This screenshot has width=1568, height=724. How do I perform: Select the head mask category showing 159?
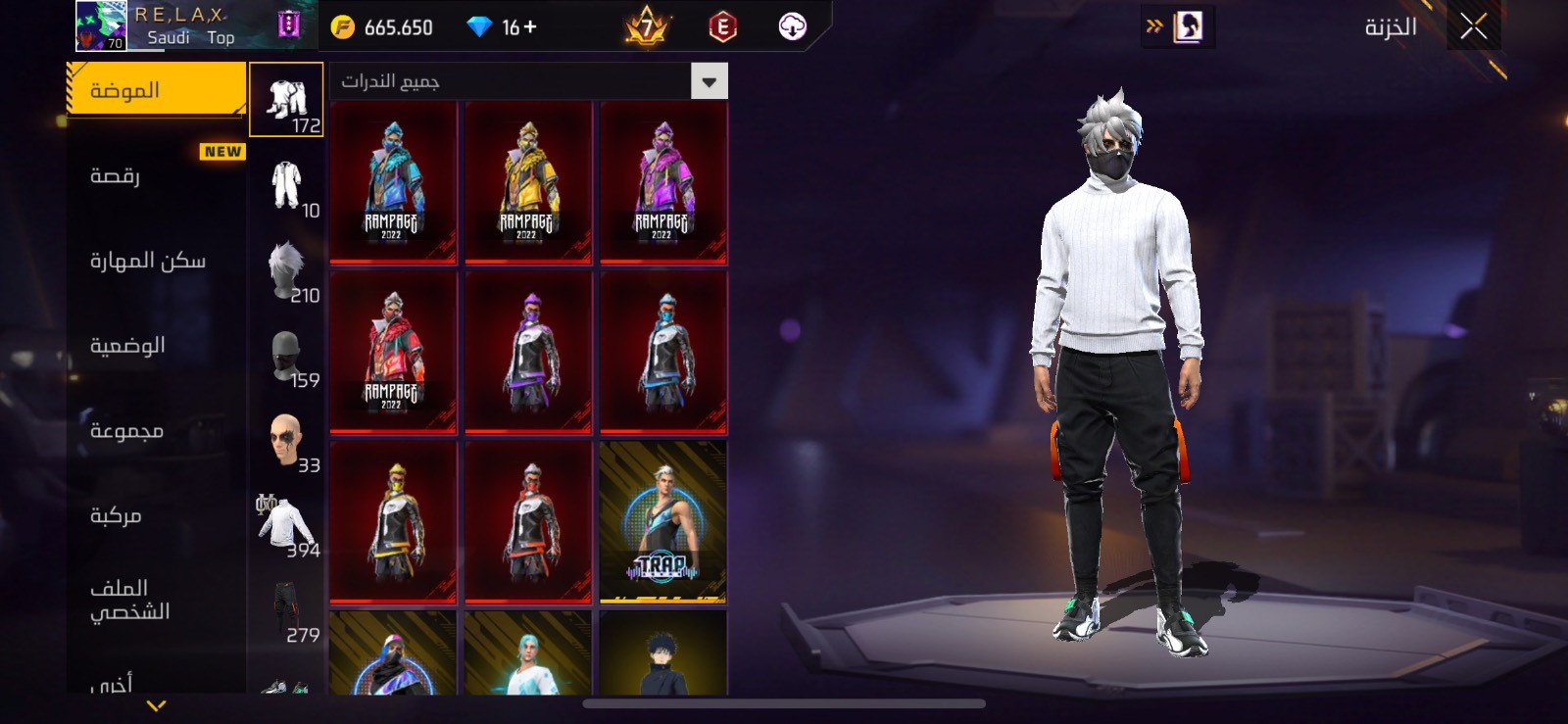pyautogui.click(x=286, y=356)
